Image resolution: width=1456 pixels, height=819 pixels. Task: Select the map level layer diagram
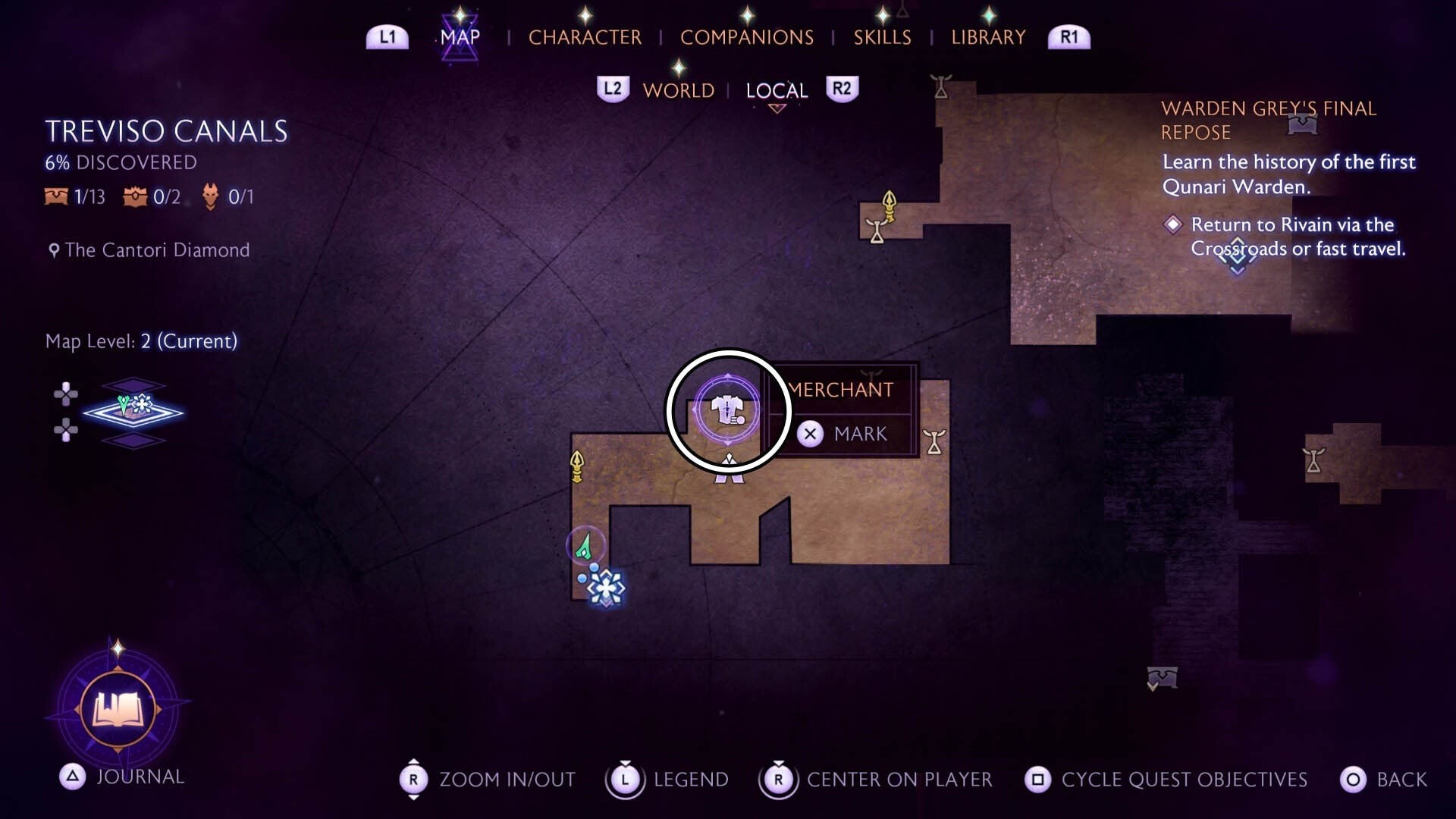133,412
